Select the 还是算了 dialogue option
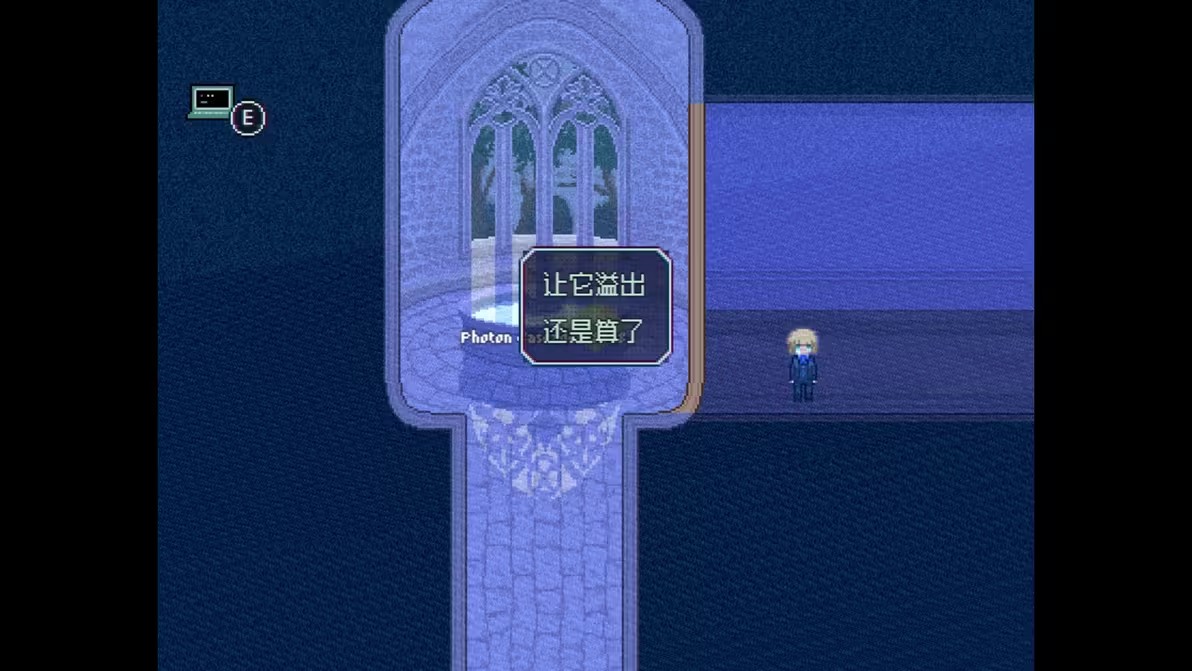This screenshot has height=671, width=1192. 594,330
